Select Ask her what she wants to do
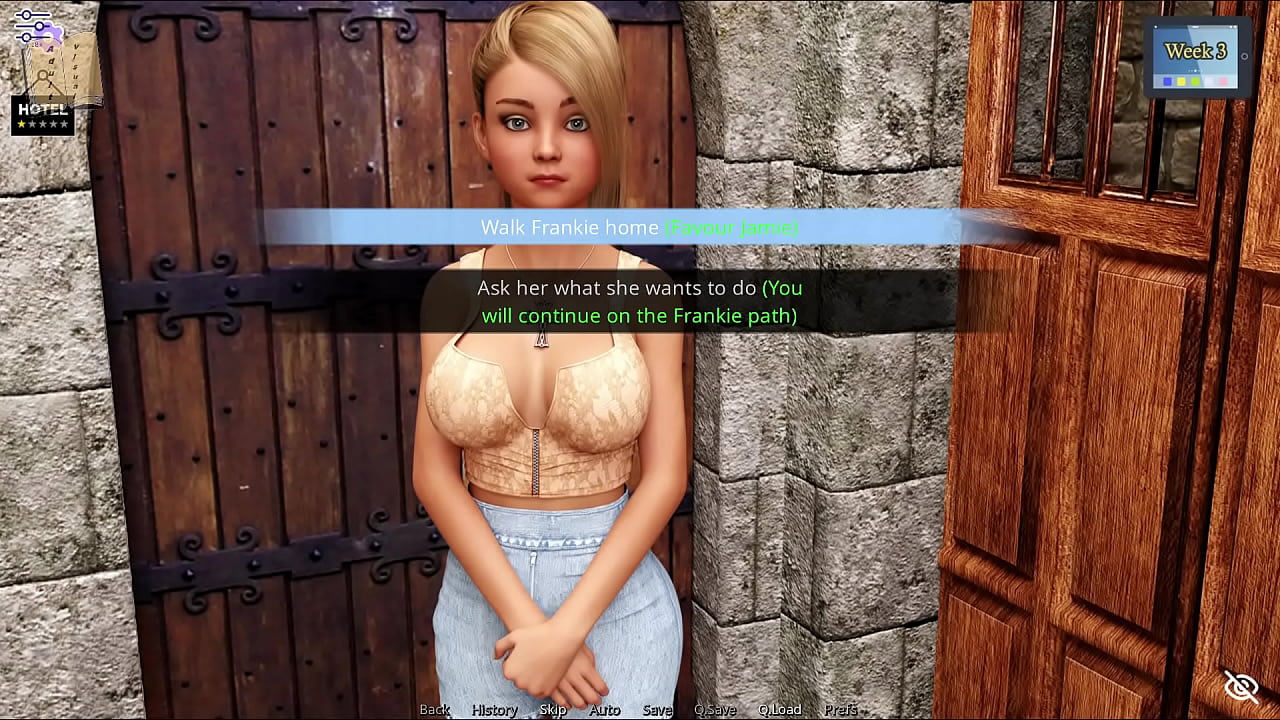 pos(639,302)
